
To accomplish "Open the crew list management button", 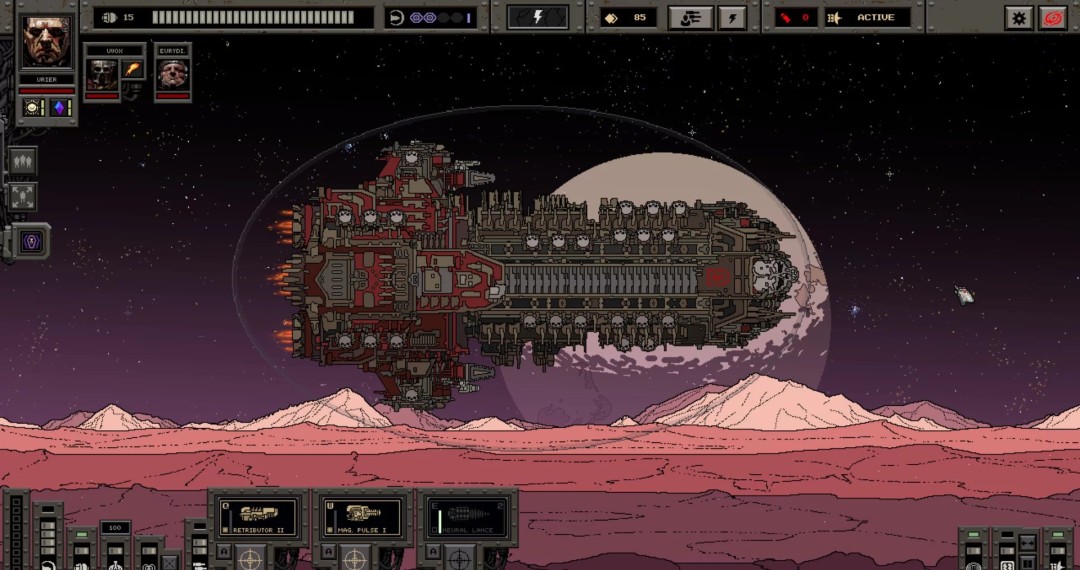I will pos(691,17).
